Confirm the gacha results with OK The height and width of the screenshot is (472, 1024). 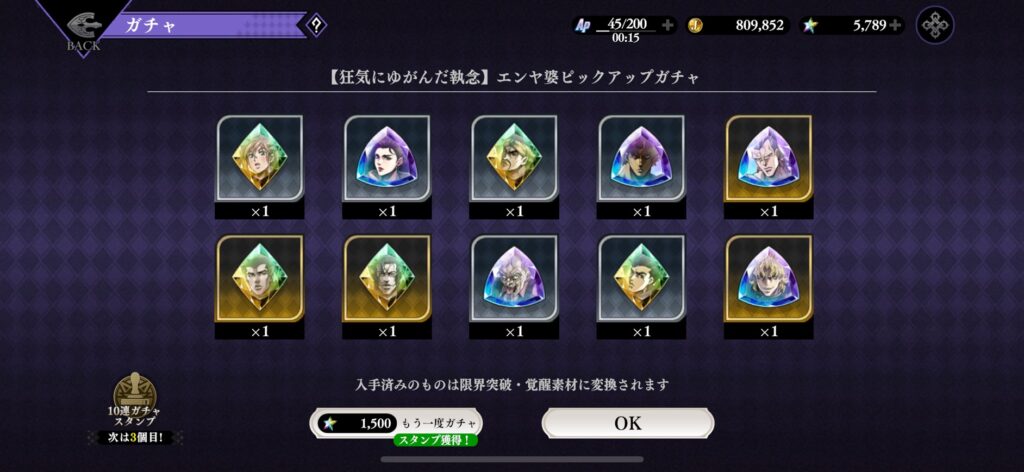point(627,423)
